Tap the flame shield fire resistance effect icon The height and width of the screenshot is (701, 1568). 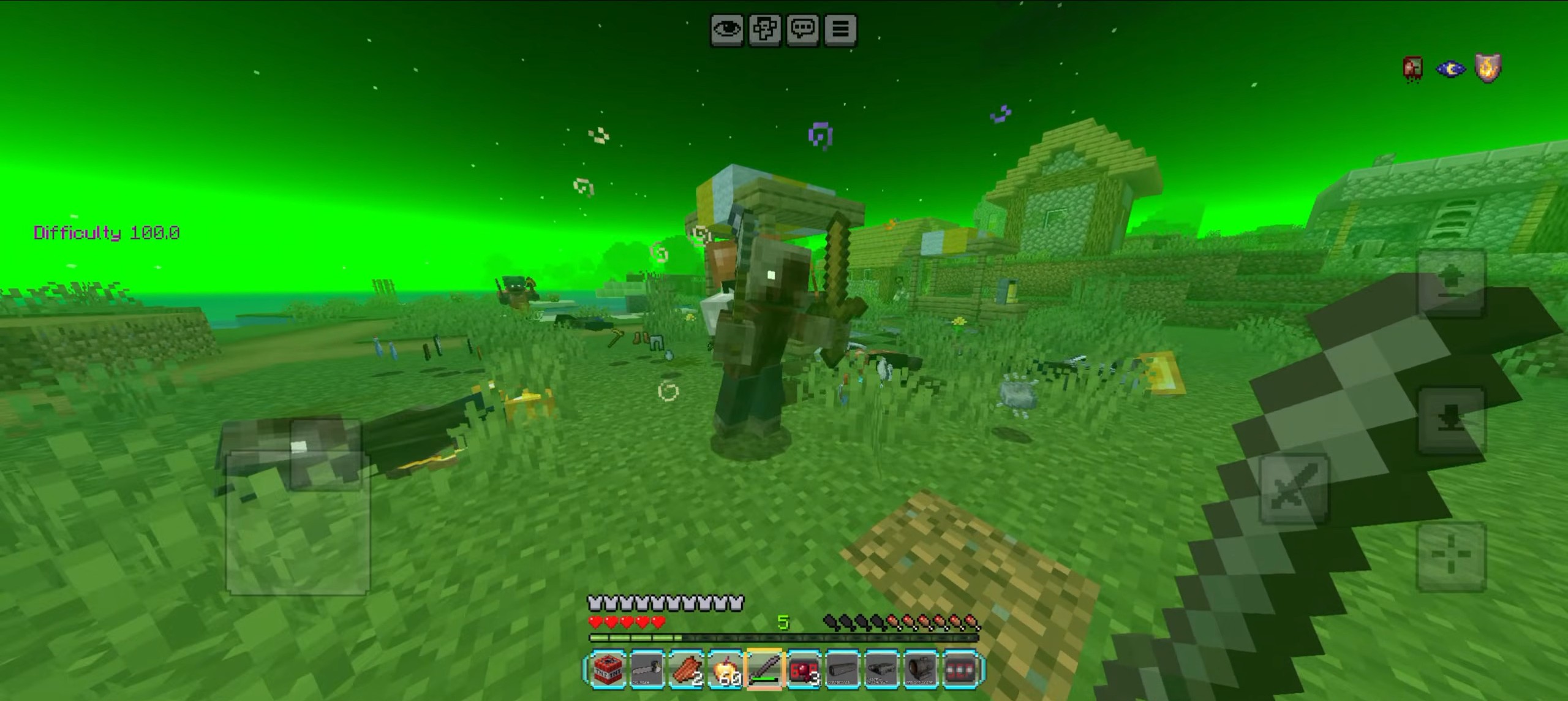point(1488,69)
